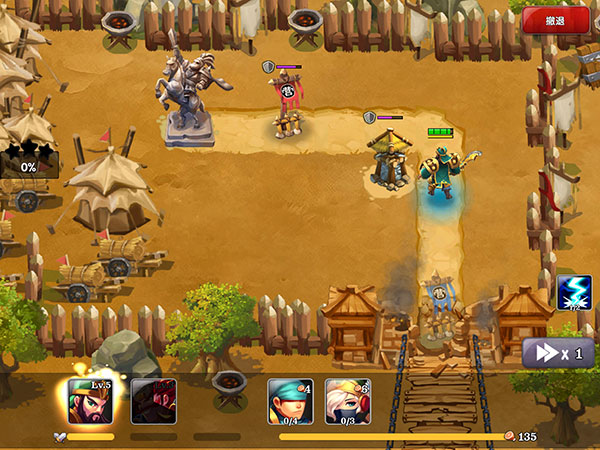Tap the red 撤退 retreat button
The height and width of the screenshot is (450, 600).
tap(555, 21)
